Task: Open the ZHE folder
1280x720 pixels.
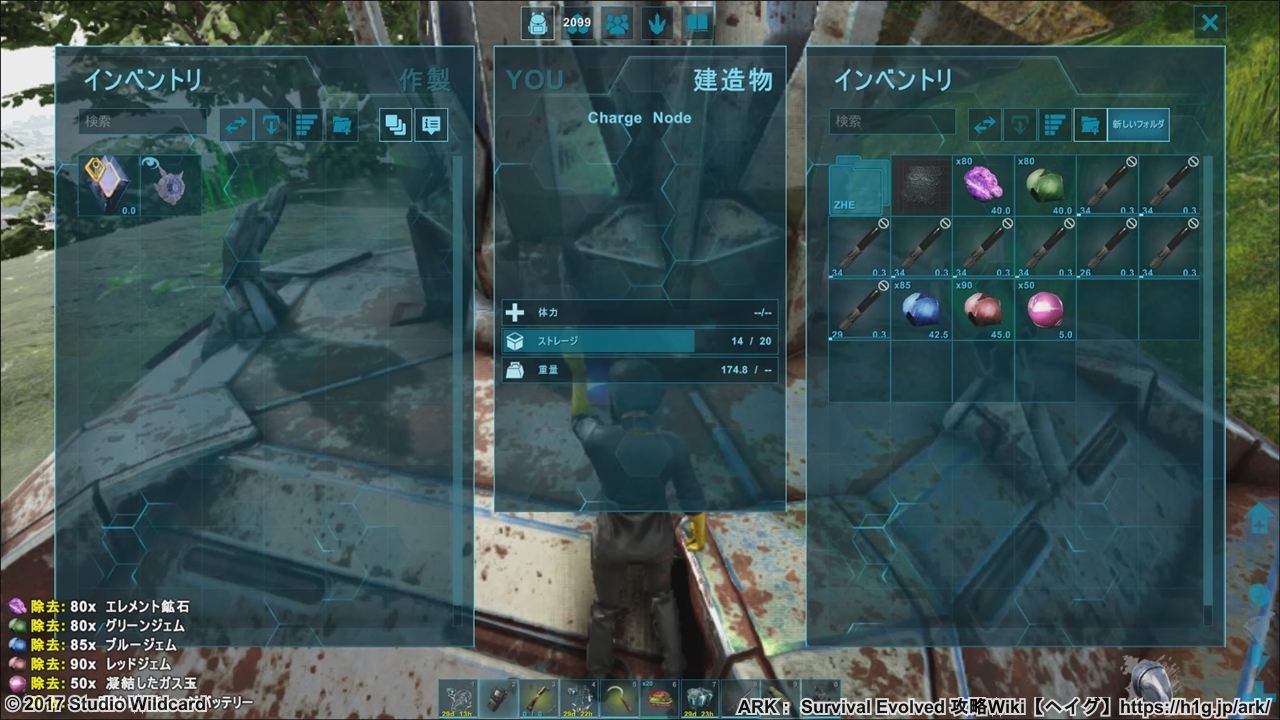Action: click(x=859, y=186)
